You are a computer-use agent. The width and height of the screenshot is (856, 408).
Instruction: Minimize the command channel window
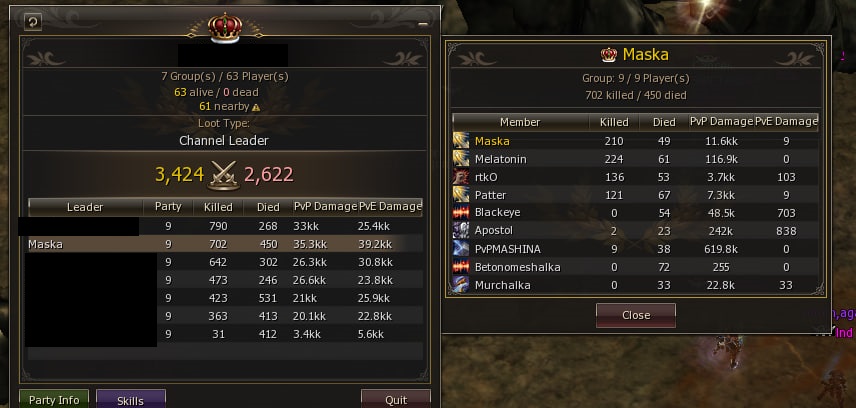pyautogui.click(x=423, y=22)
